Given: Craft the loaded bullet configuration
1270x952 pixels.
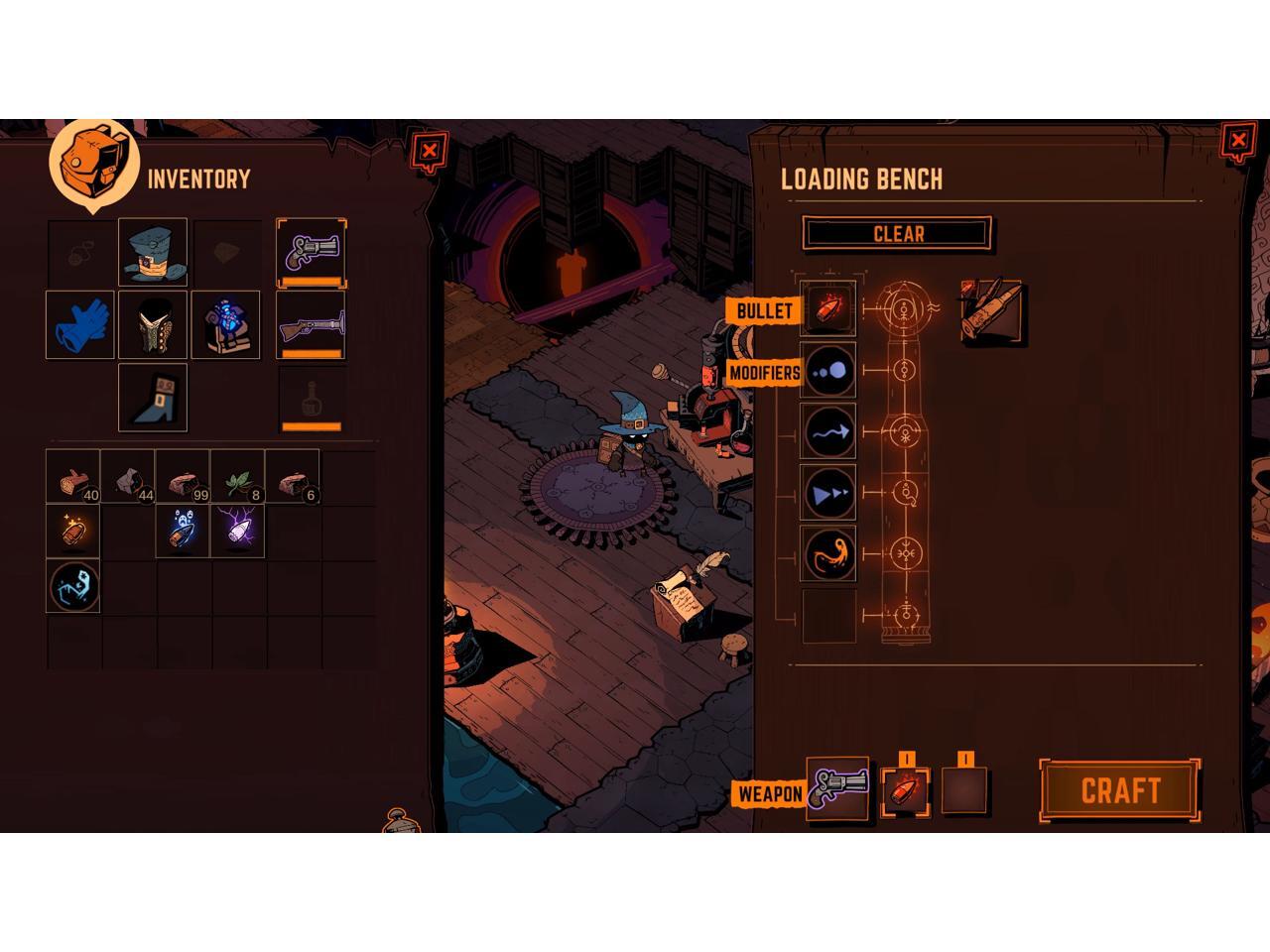Looking at the screenshot, I should (x=1120, y=790).
